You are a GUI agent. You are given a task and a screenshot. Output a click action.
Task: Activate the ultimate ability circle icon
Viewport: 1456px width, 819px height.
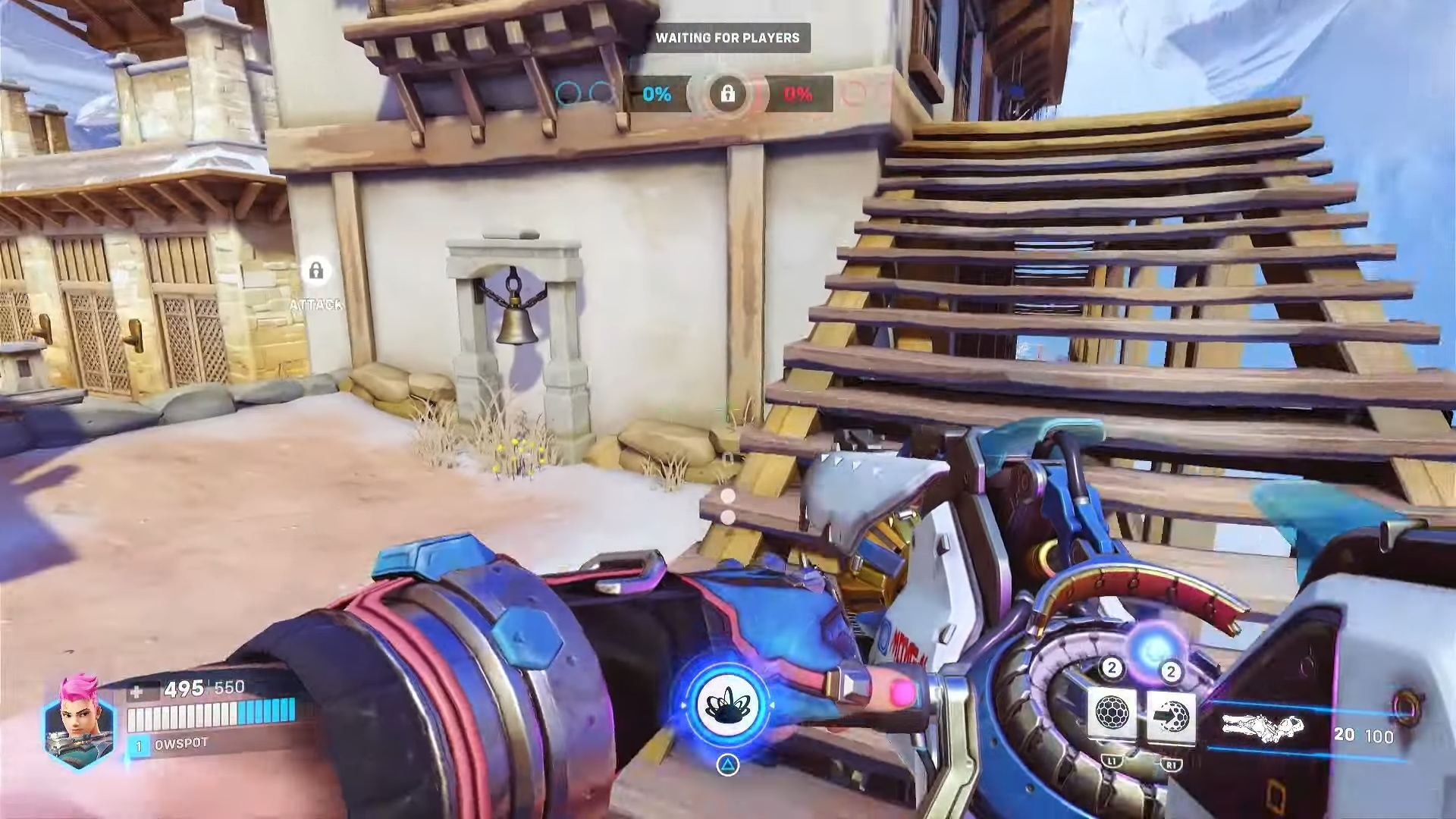click(x=729, y=705)
